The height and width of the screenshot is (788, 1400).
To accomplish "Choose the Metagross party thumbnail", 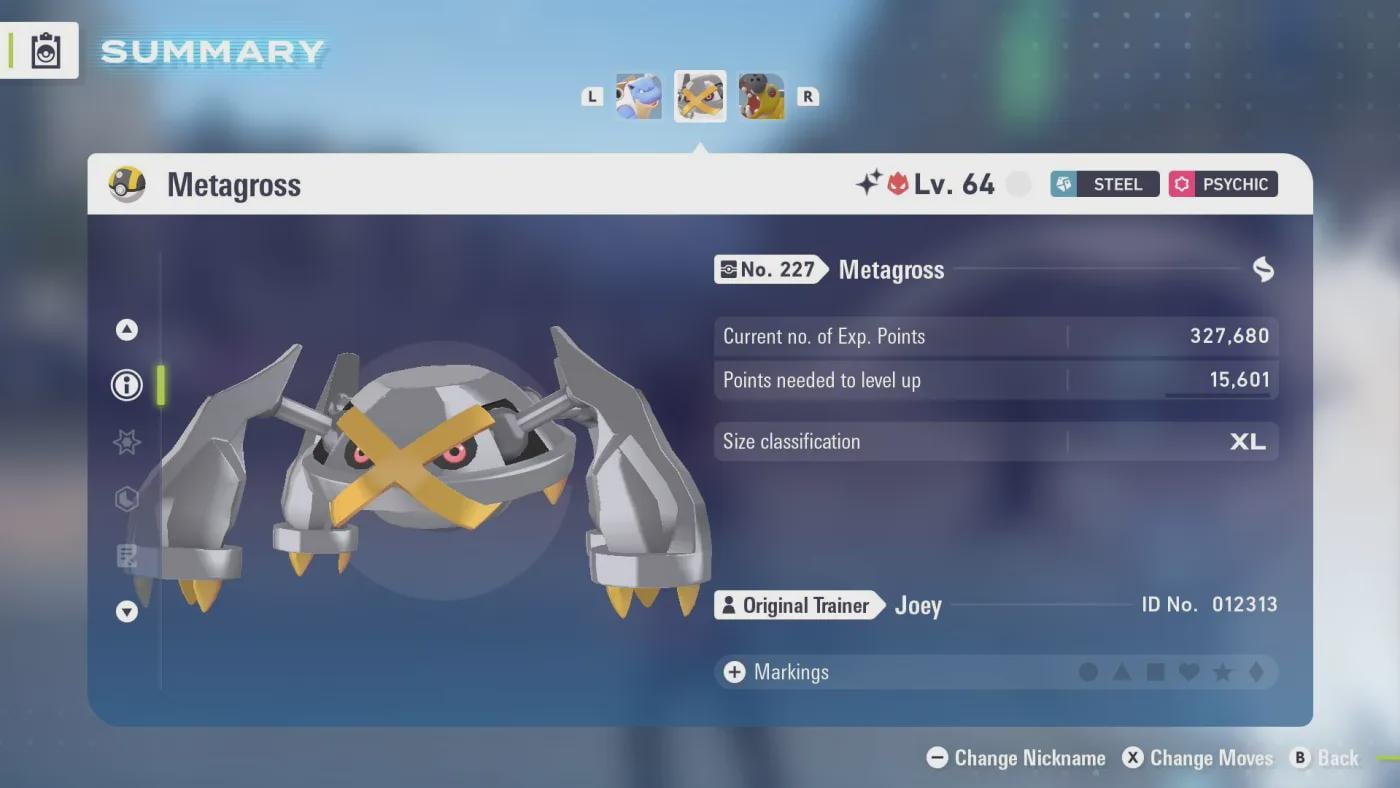I will point(700,97).
